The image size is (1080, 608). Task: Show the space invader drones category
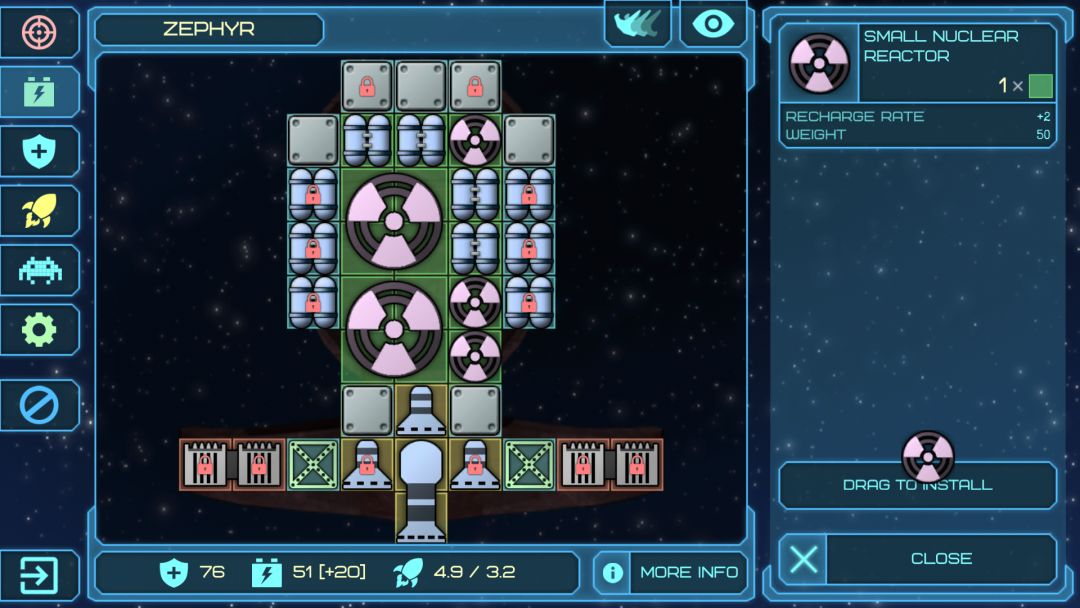[40, 270]
